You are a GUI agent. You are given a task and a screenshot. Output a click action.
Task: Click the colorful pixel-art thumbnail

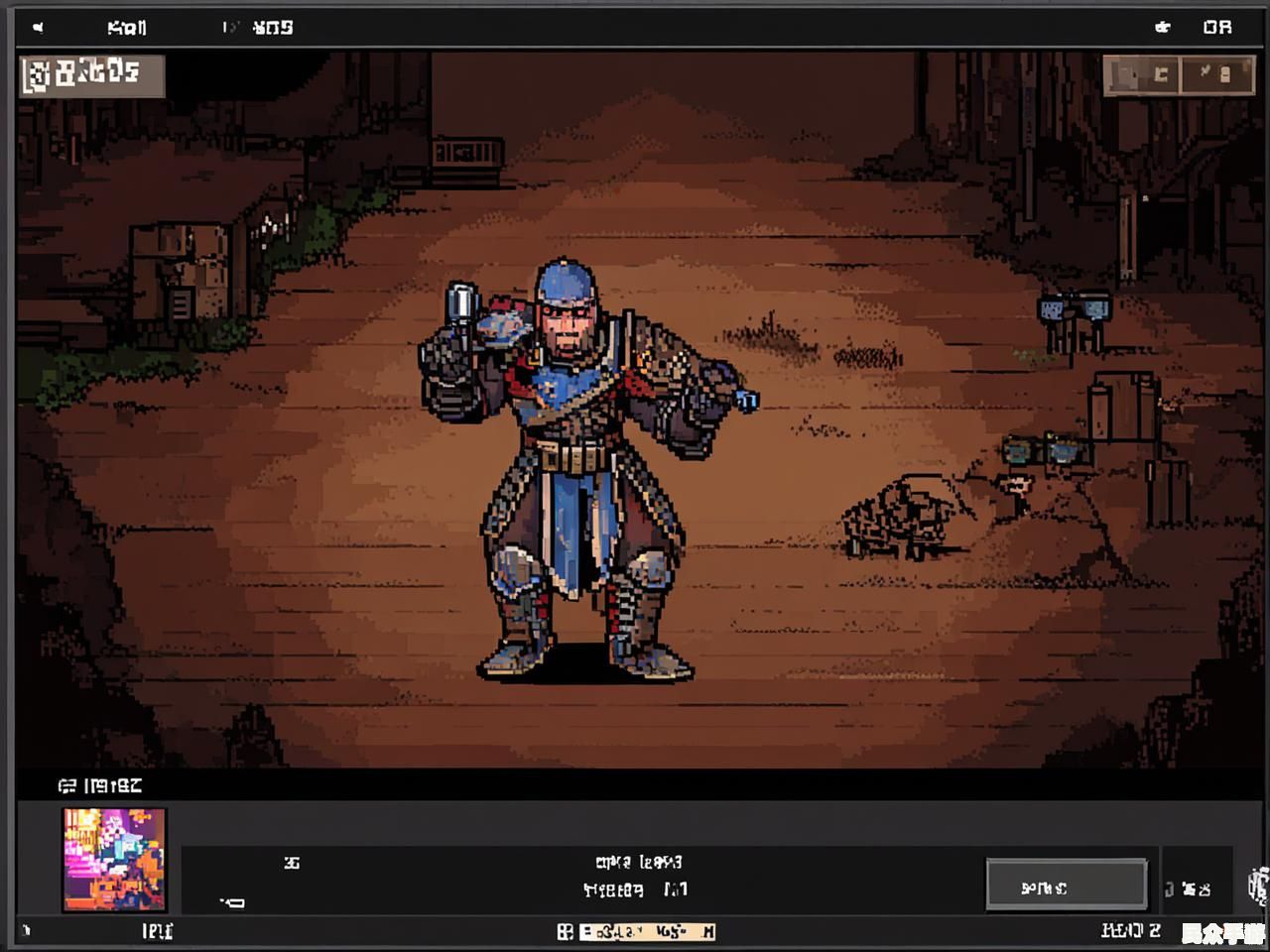(x=114, y=859)
